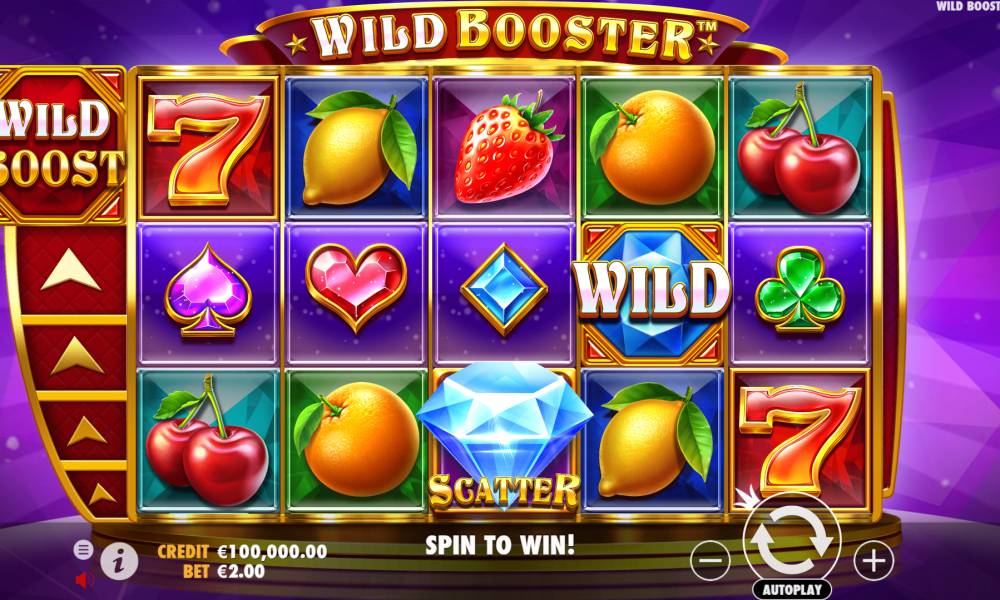This screenshot has width=1000, height=600.
Task: Open the Autoplay options
Action: 792,588
